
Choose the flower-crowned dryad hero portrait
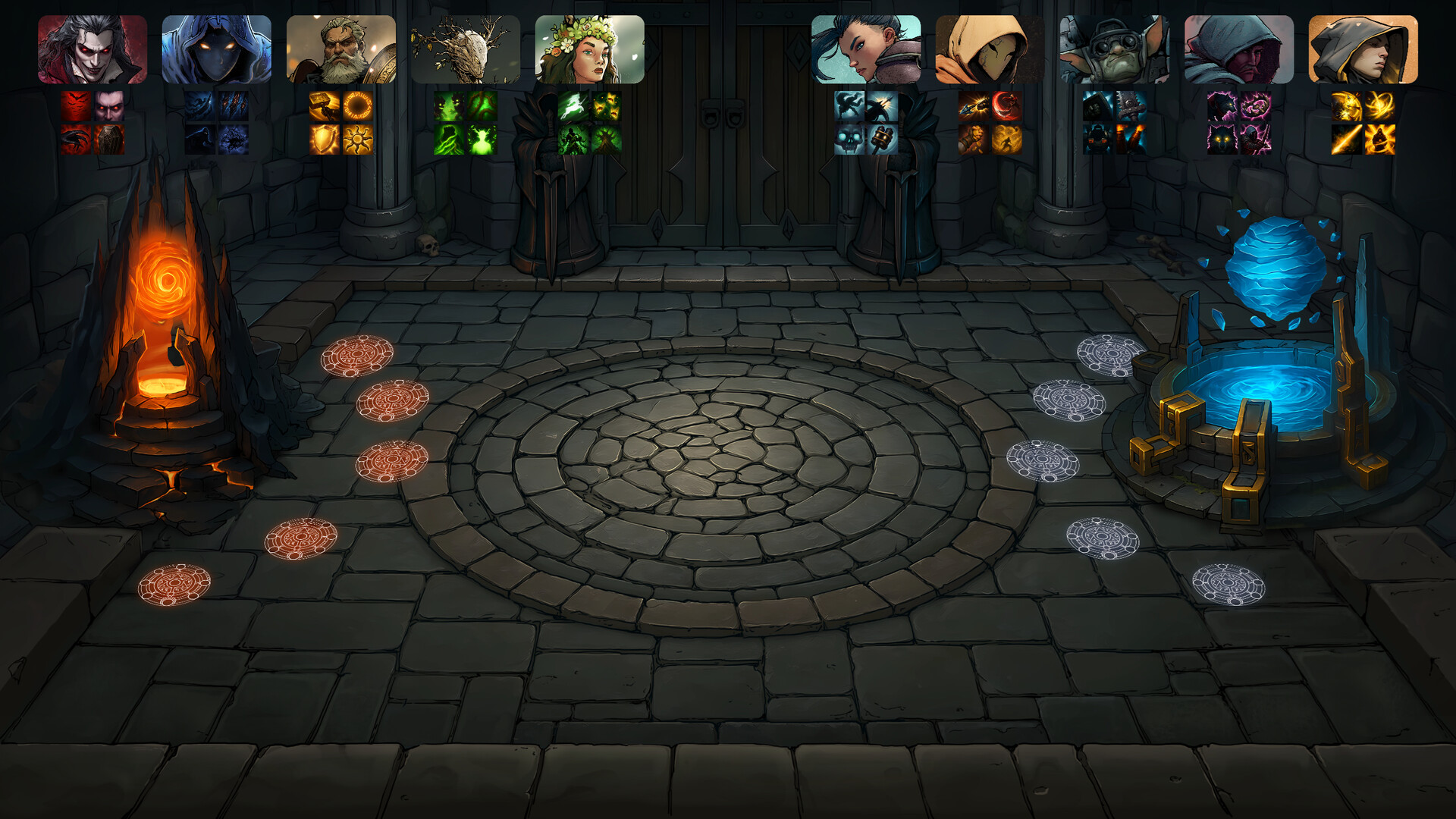[x=590, y=49]
